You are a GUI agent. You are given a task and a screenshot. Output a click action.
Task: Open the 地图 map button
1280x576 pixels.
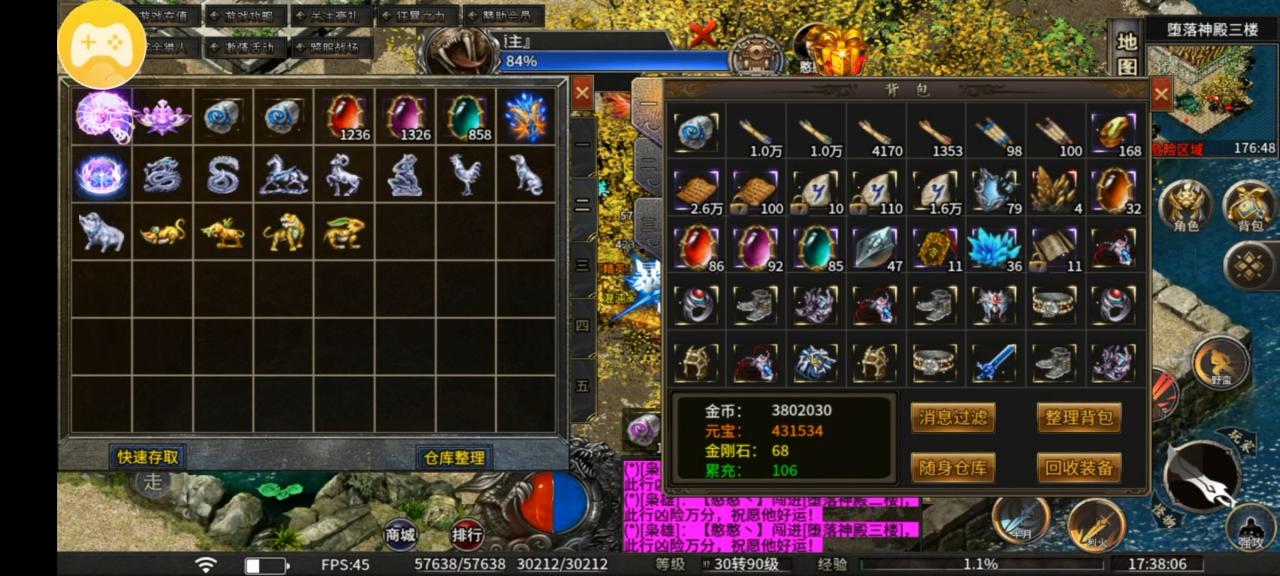click(1127, 55)
